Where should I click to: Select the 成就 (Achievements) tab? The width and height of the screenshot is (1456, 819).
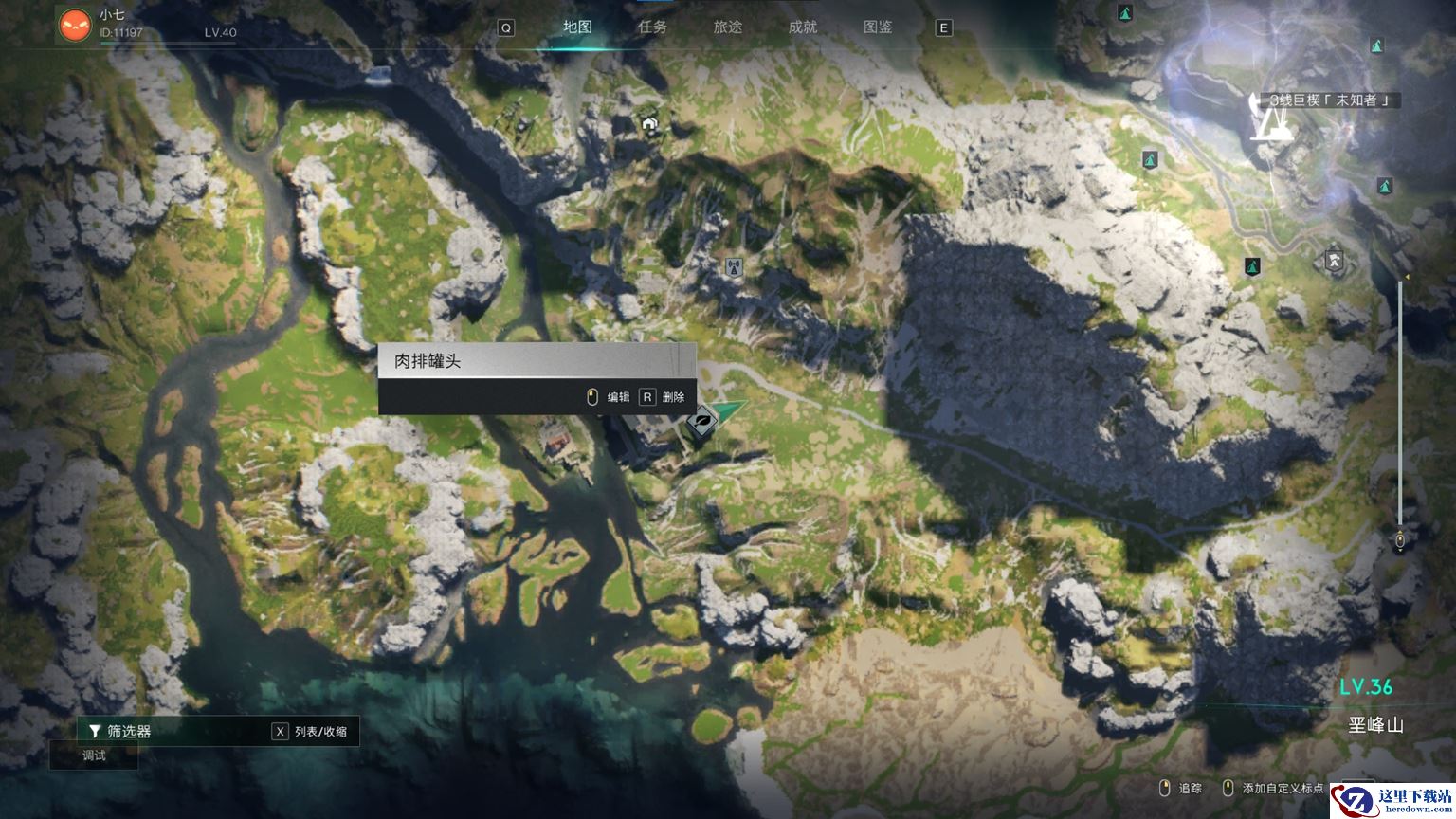click(x=803, y=27)
